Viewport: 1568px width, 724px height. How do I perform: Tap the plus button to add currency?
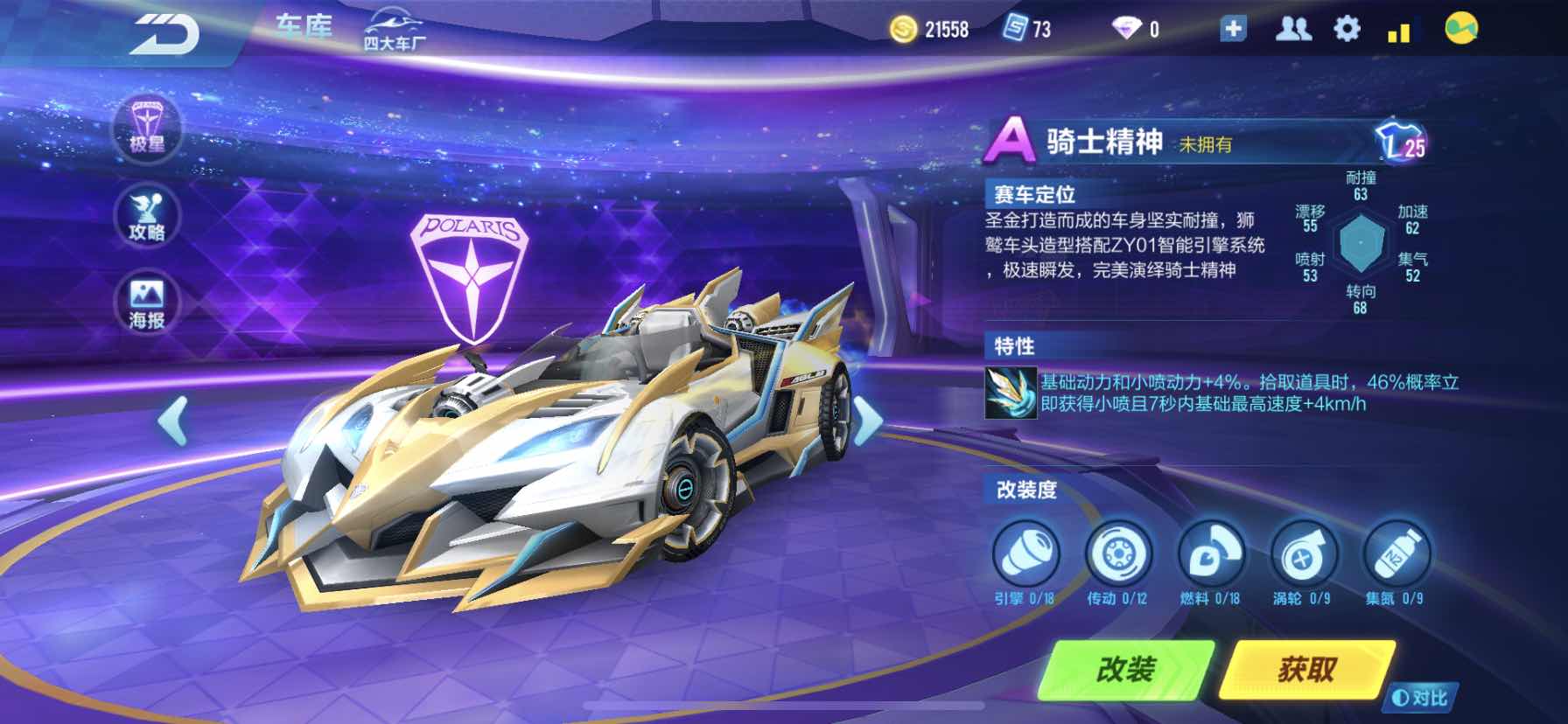coord(1234,29)
